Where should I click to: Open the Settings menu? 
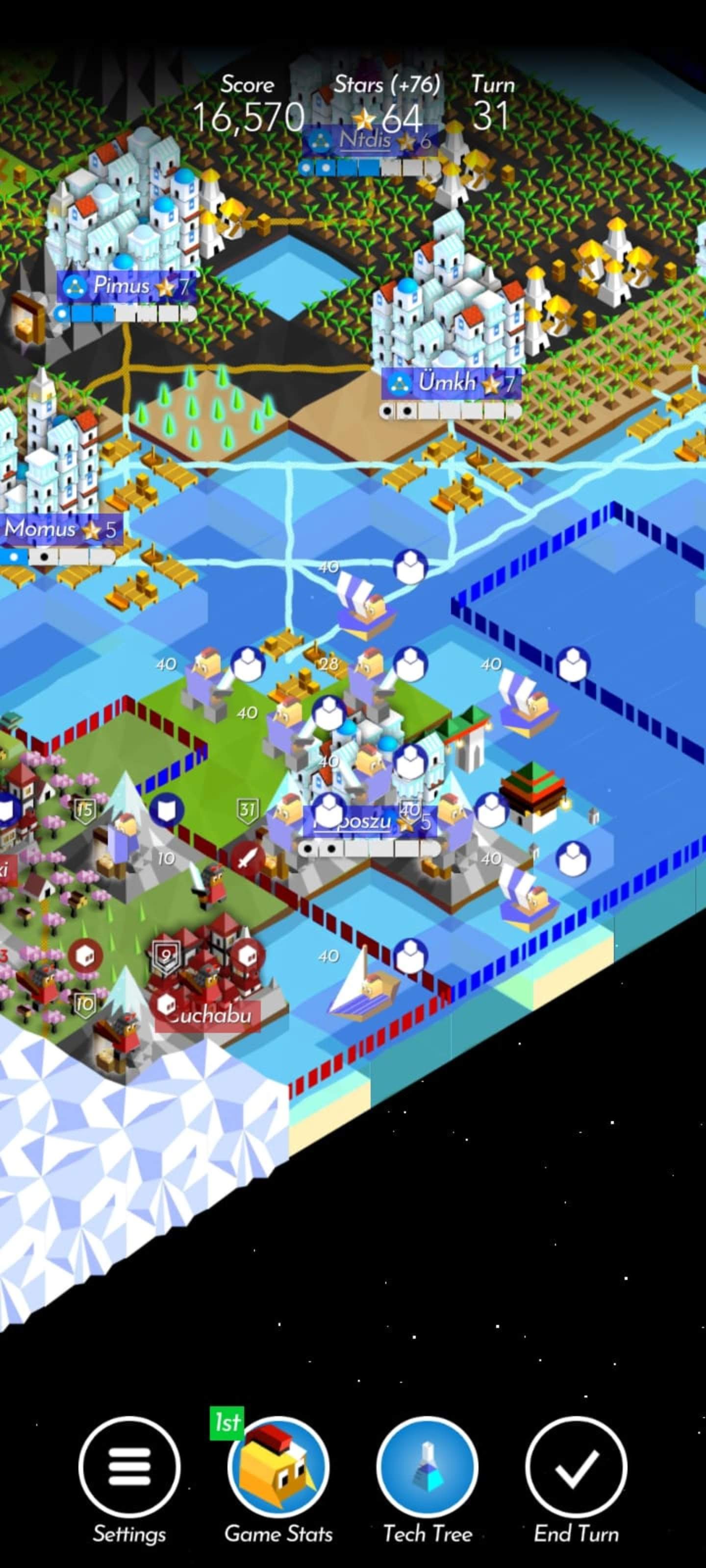click(x=129, y=1467)
